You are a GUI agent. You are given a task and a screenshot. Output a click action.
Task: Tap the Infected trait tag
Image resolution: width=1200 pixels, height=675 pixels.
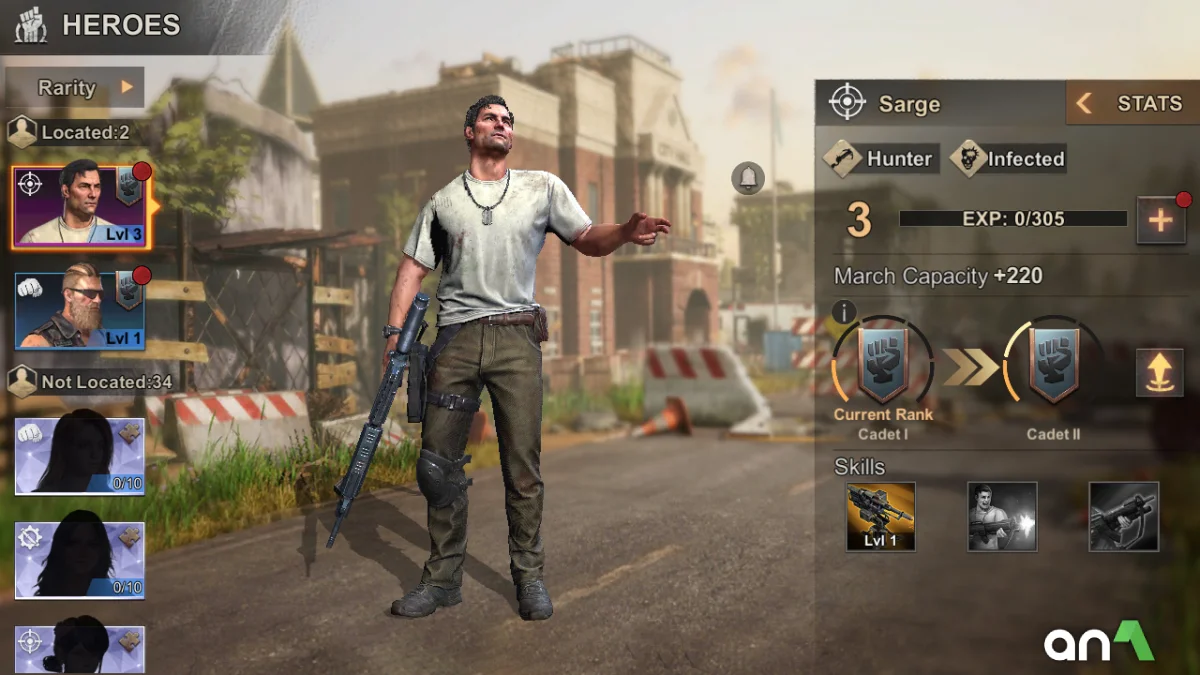click(x=1008, y=159)
